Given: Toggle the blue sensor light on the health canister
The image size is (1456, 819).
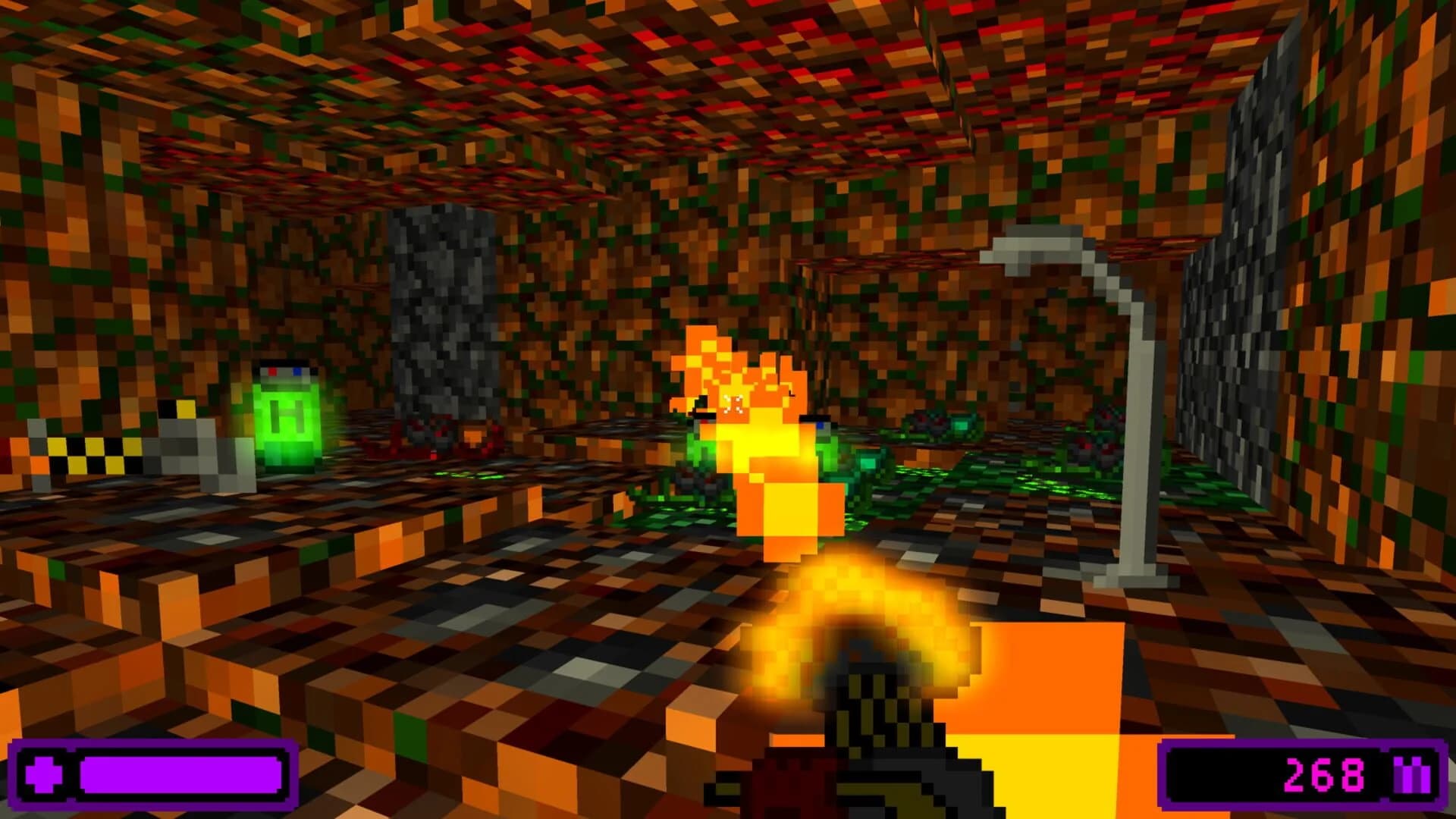Looking at the screenshot, I should pyautogui.click(x=297, y=372).
